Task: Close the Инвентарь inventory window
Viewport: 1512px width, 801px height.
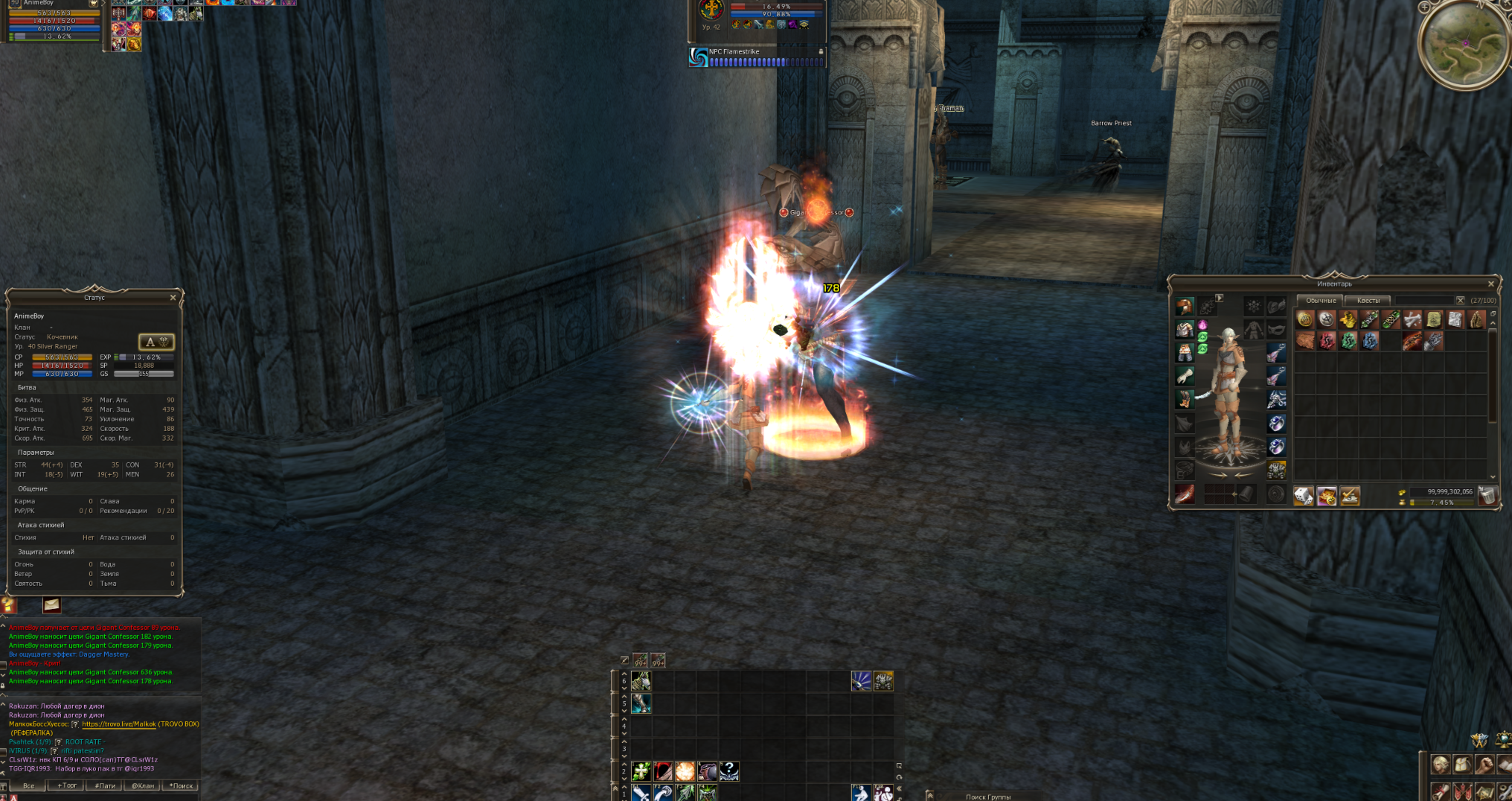Action: point(1490,284)
